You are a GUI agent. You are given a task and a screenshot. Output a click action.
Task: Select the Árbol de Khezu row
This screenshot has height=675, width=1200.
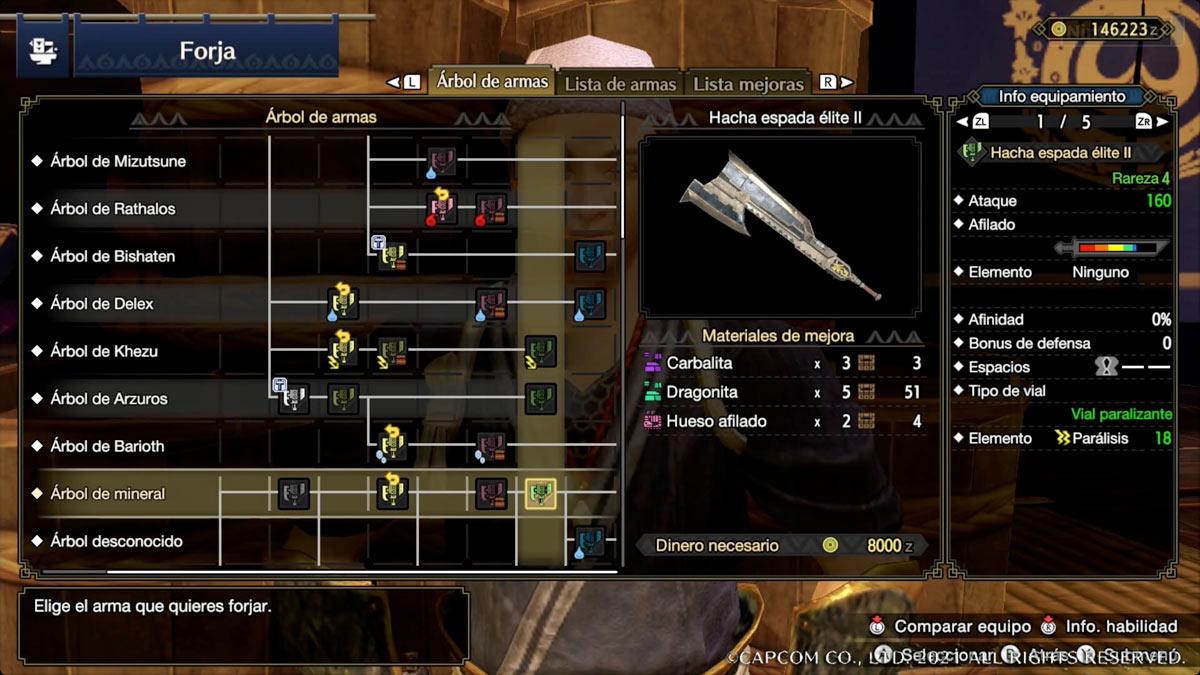tap(104, 351)
